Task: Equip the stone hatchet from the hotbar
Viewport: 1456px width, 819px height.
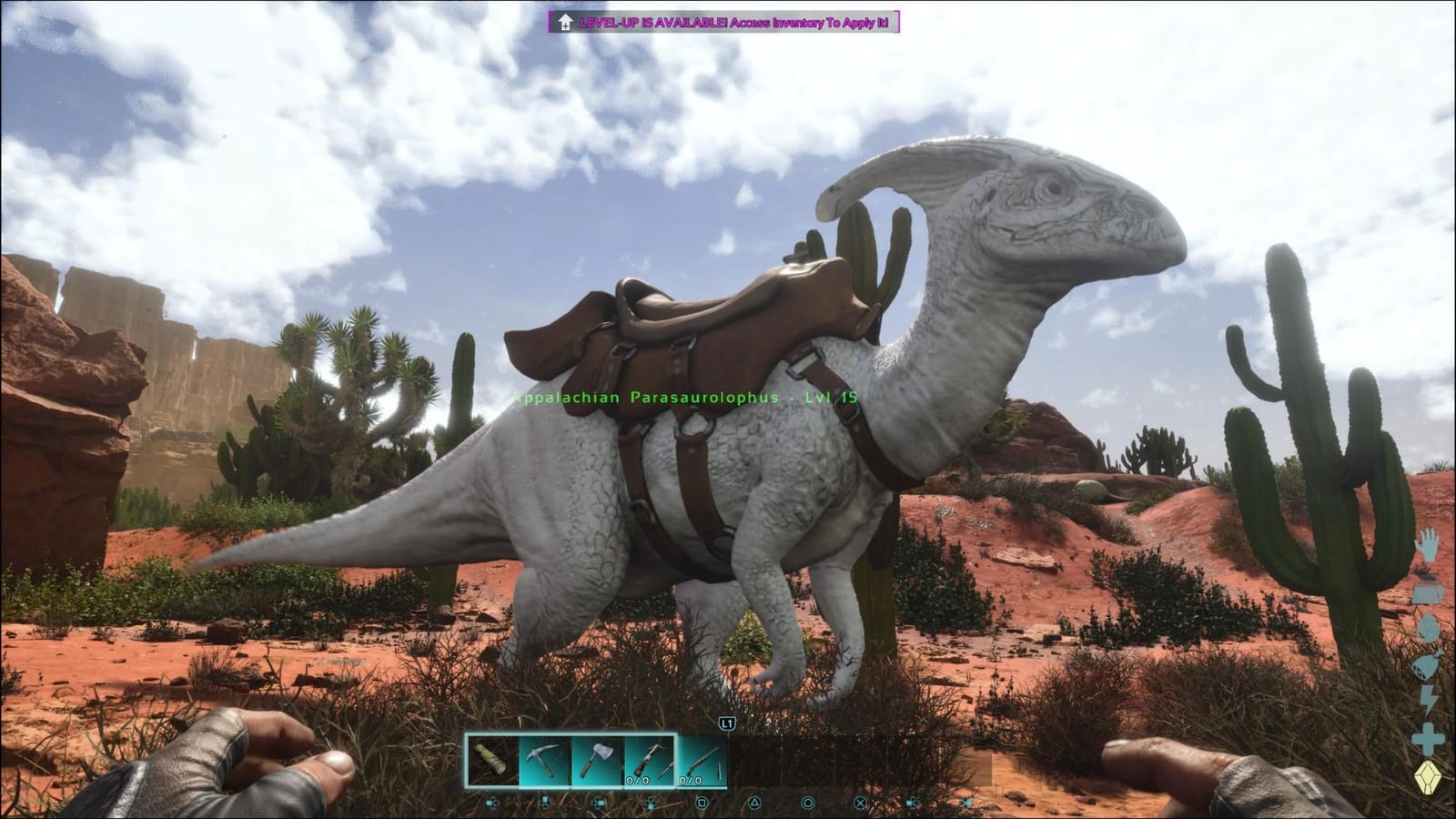Action: (597, 760)
